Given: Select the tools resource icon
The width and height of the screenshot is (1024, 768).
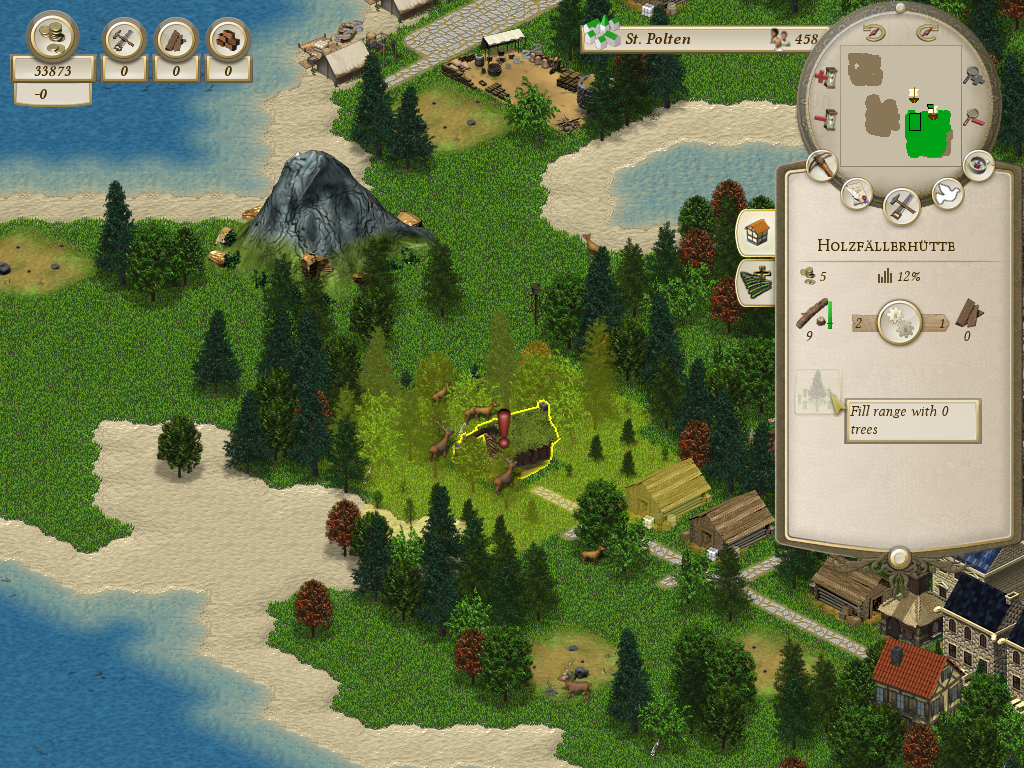Looking at the screenshot, I should coord(125,40).
